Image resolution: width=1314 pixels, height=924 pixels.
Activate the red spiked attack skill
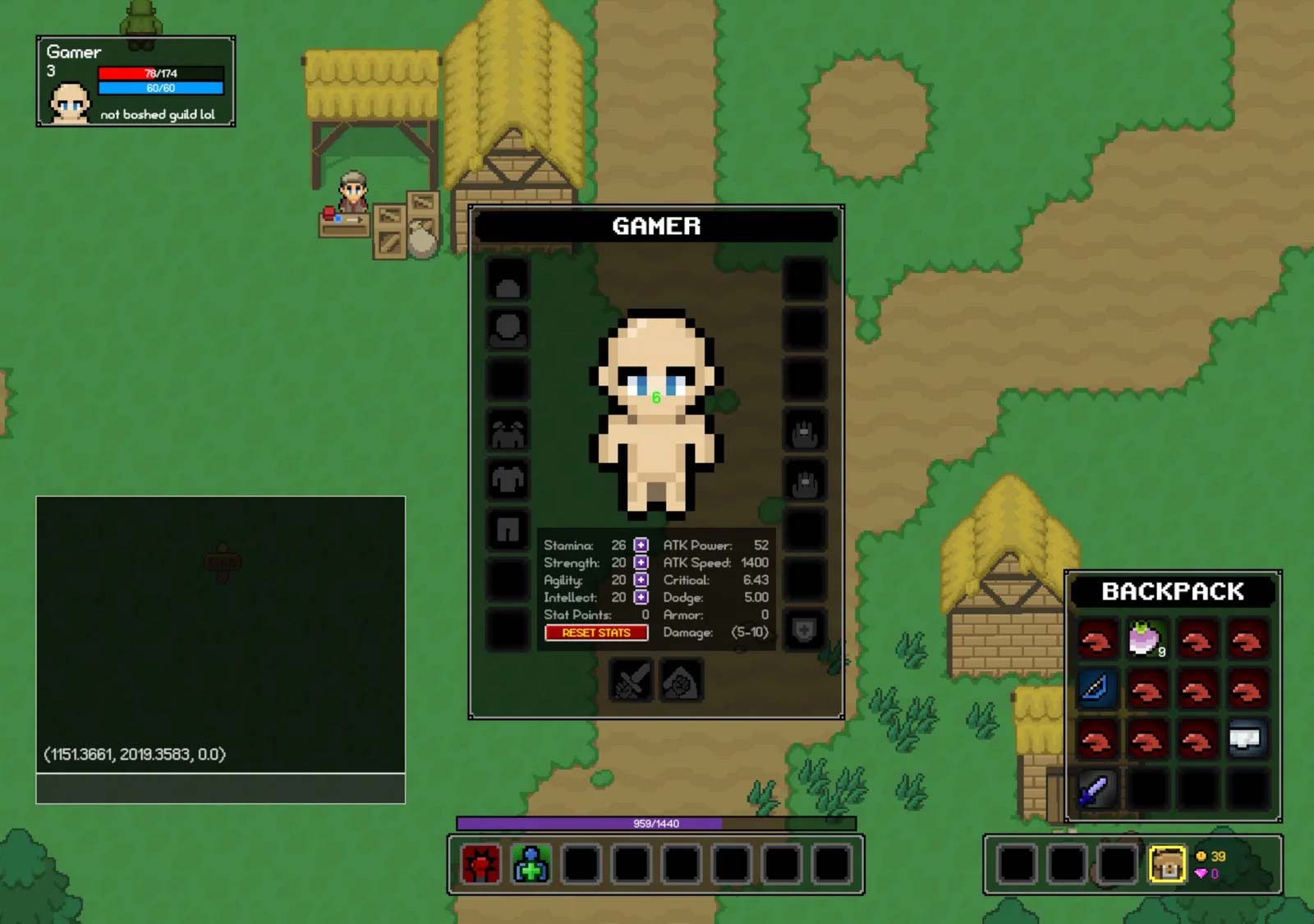[x=481, y=864]
